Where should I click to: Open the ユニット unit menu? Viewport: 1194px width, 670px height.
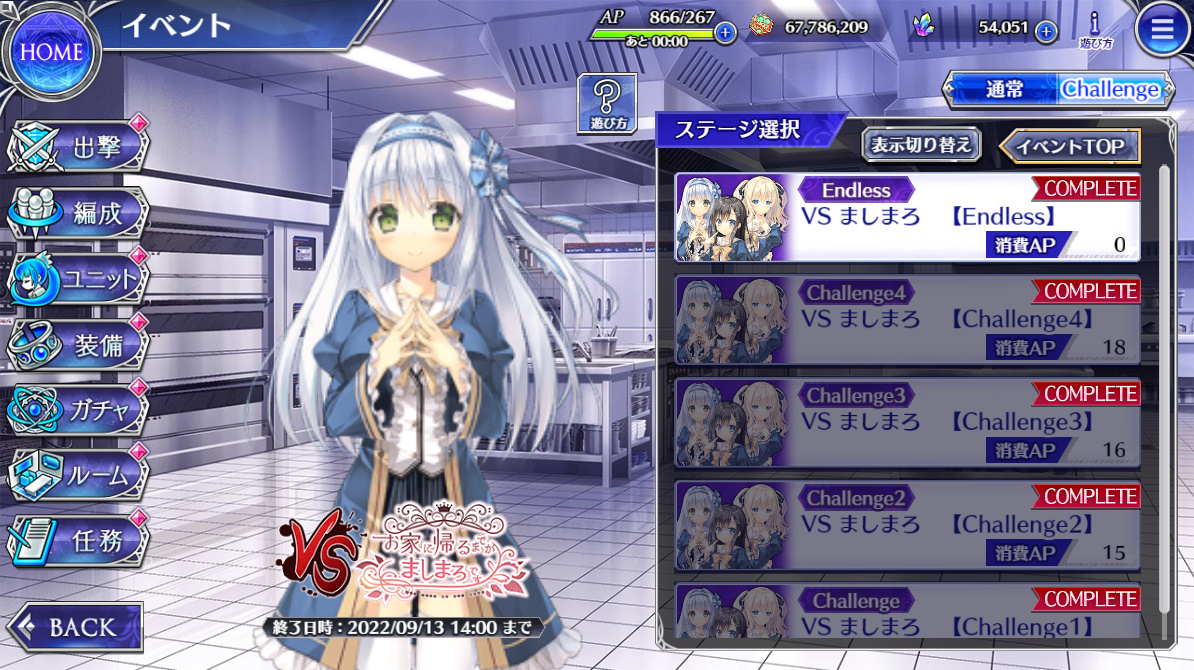(80, 280)
